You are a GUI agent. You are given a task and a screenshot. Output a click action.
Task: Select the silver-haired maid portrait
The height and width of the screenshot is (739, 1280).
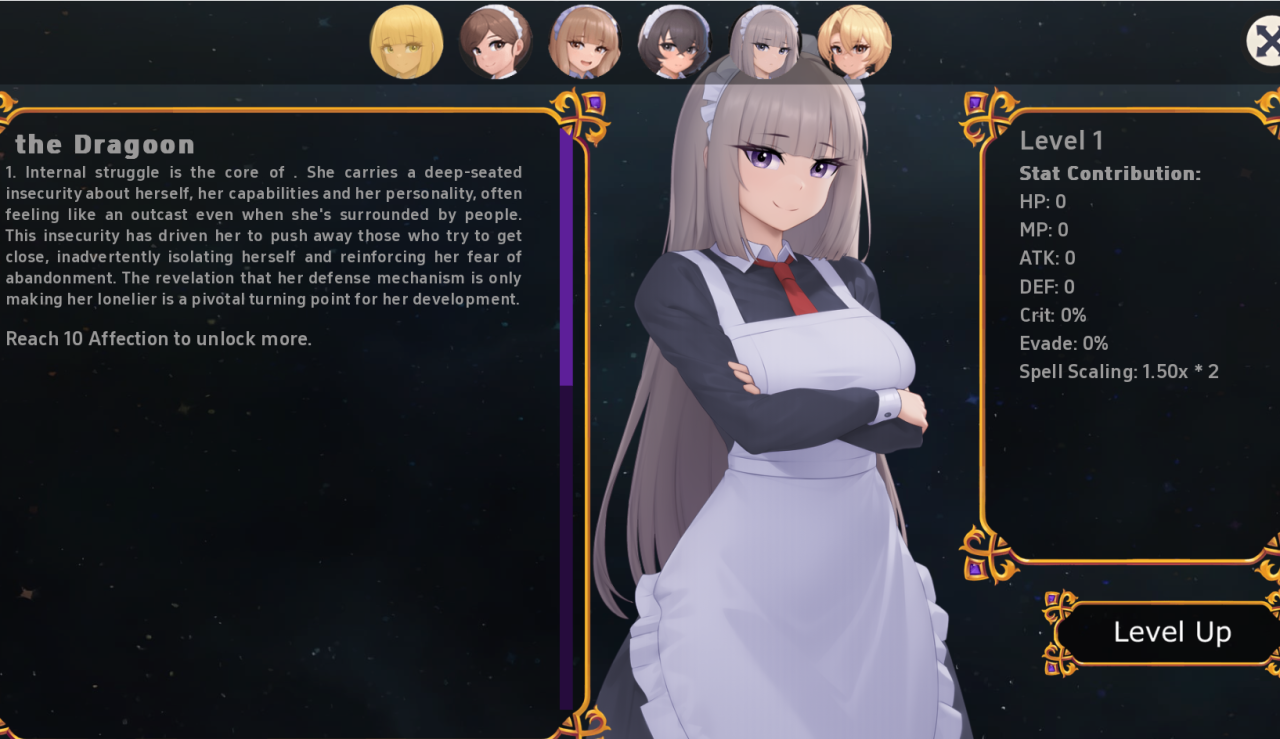click(765, 42)
